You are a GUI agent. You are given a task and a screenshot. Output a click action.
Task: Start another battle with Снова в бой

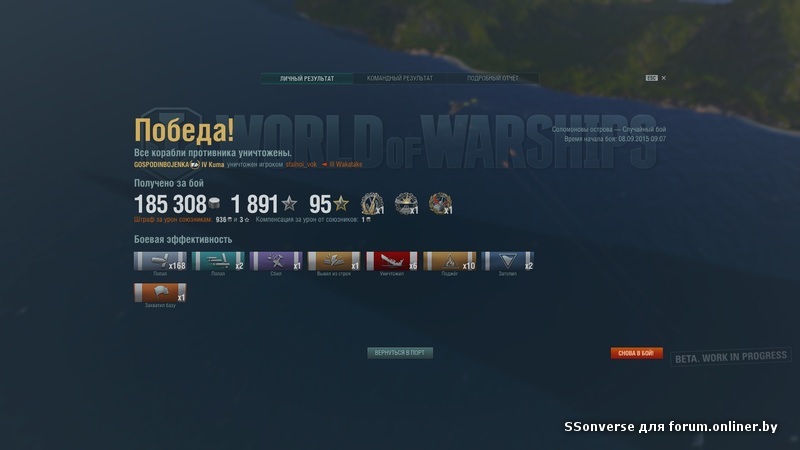(x=637, y=353)
